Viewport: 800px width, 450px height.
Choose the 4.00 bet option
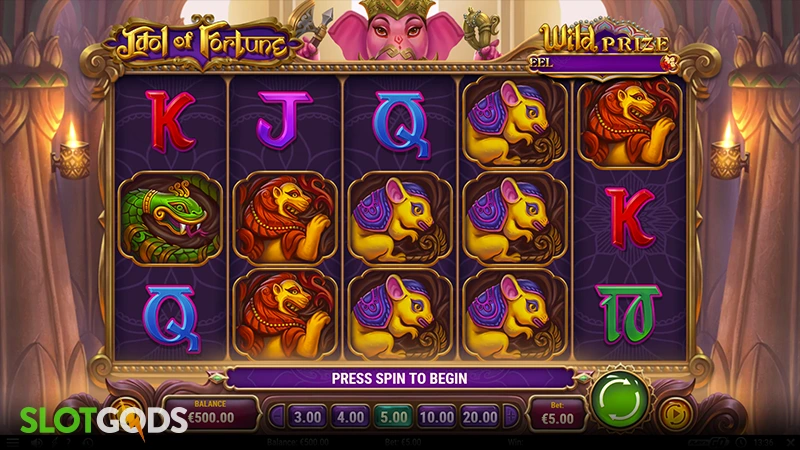coord(350,413)
